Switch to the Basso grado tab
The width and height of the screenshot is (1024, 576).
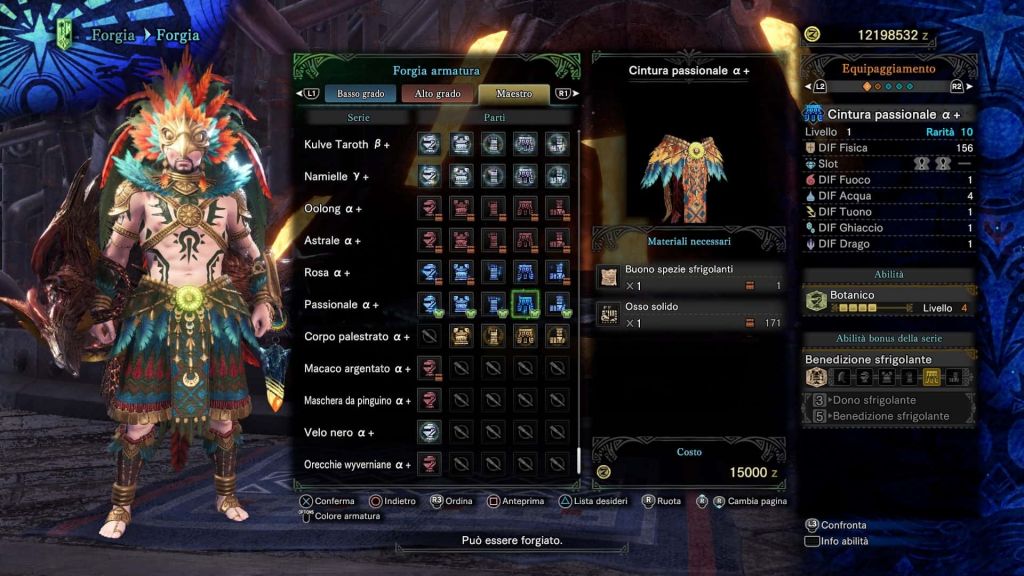pos(361,94)
